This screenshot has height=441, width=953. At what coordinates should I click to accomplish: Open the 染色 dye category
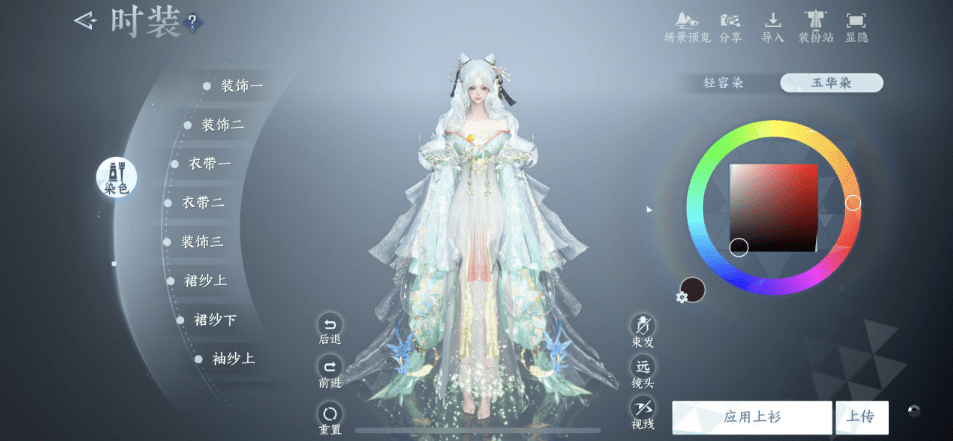[x=116, y=176]
